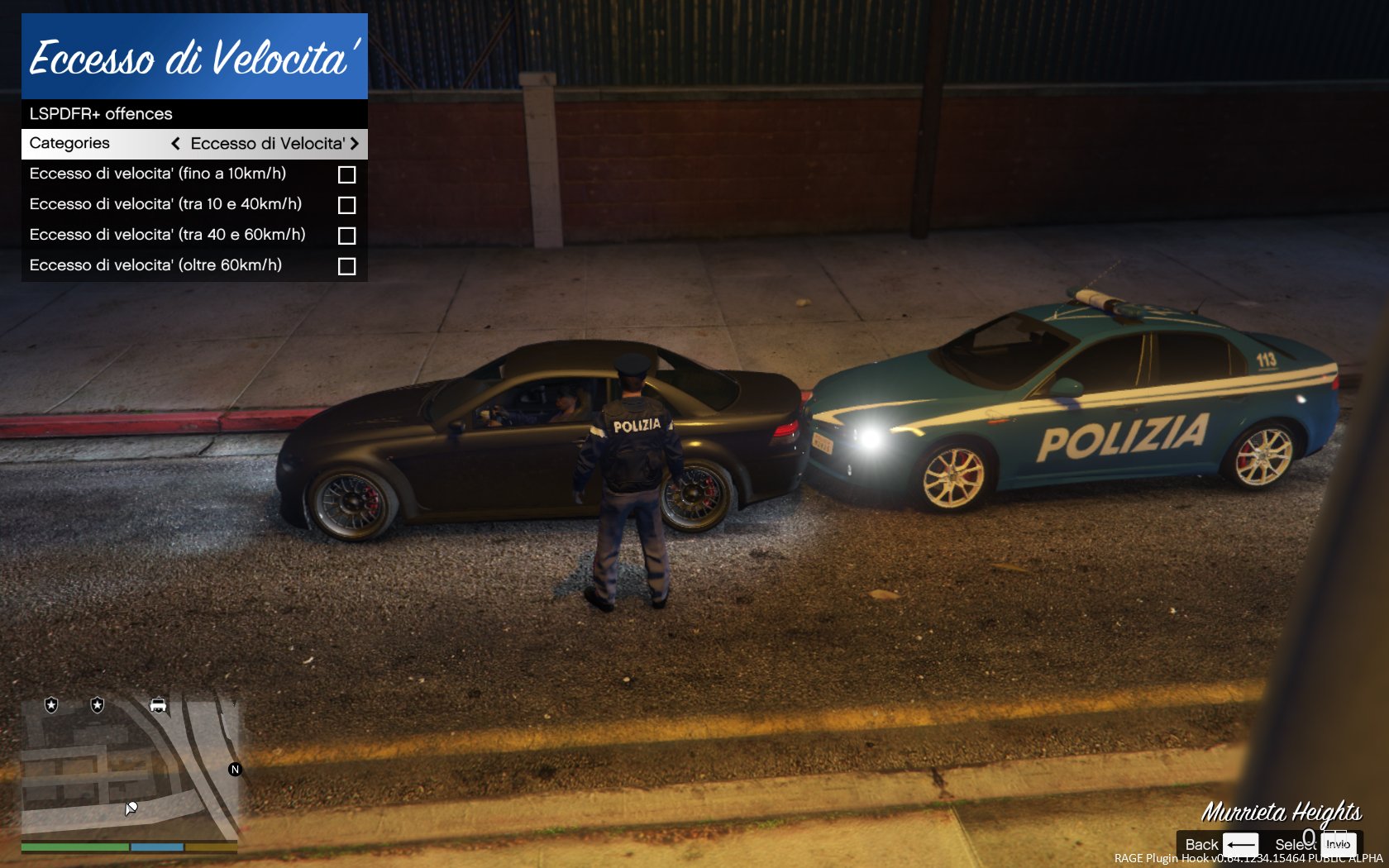Select the 'oltre 60km/h' offence checkbox
This screenshot has width=1389, height=868.
click(x=346, y=266)
